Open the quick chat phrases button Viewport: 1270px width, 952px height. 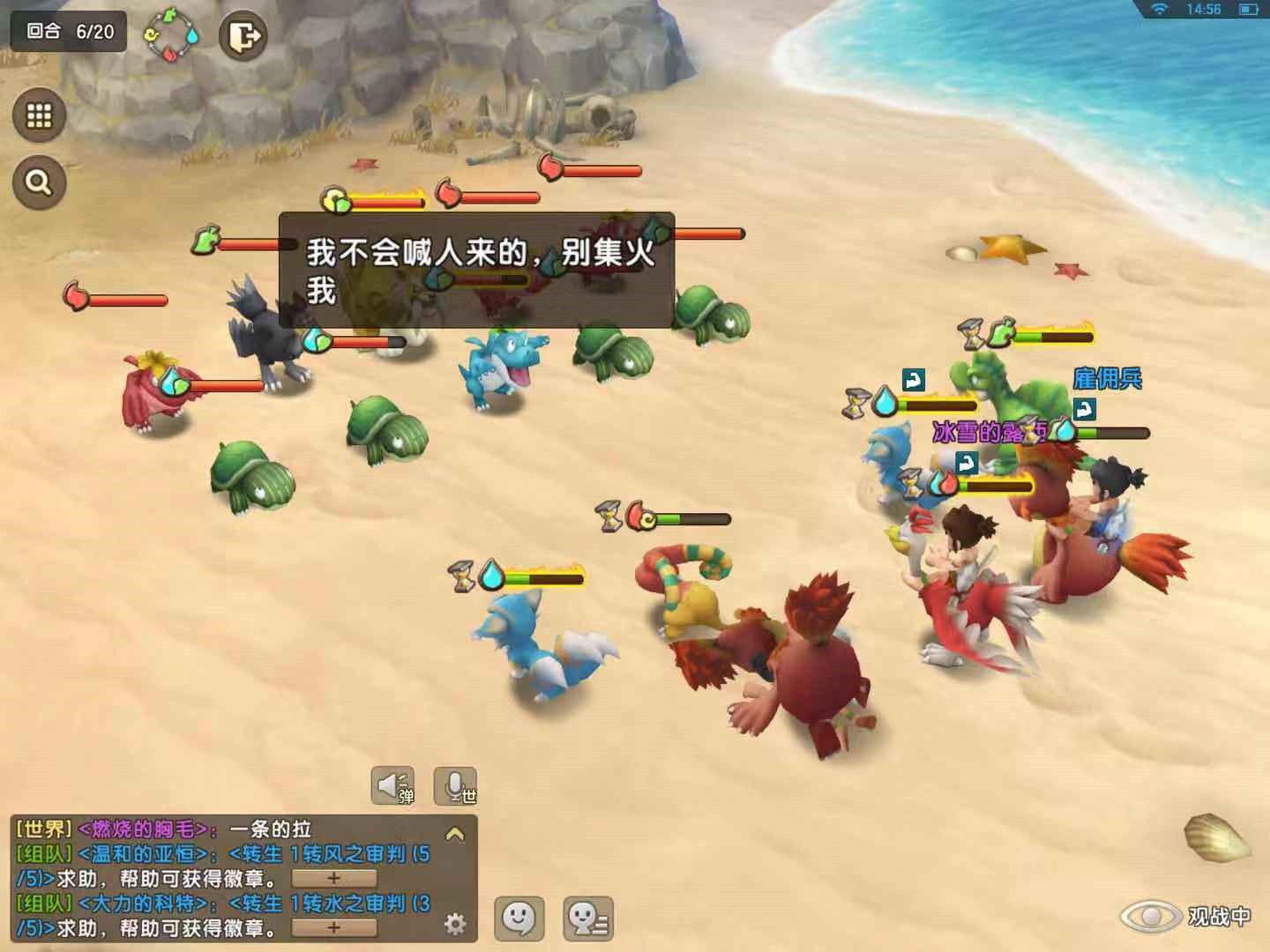point(588,919)
